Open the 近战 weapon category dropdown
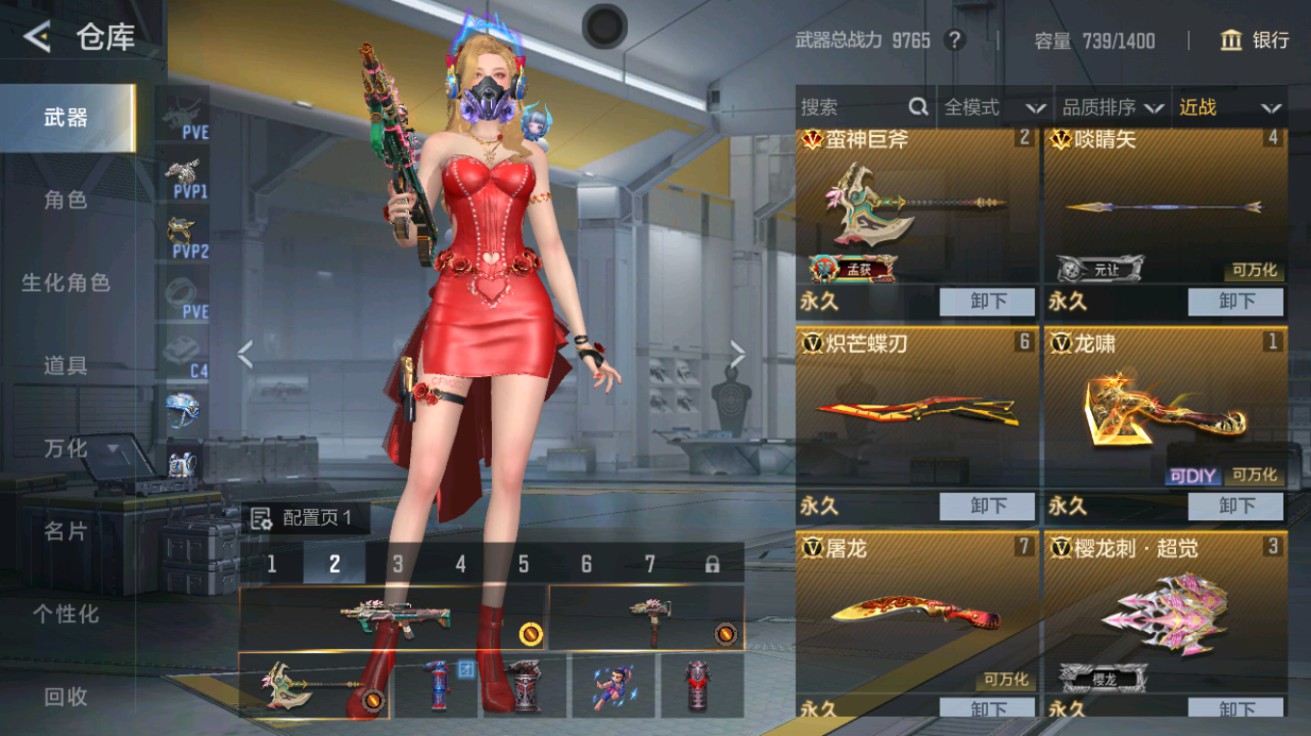 click(1228, 107)
